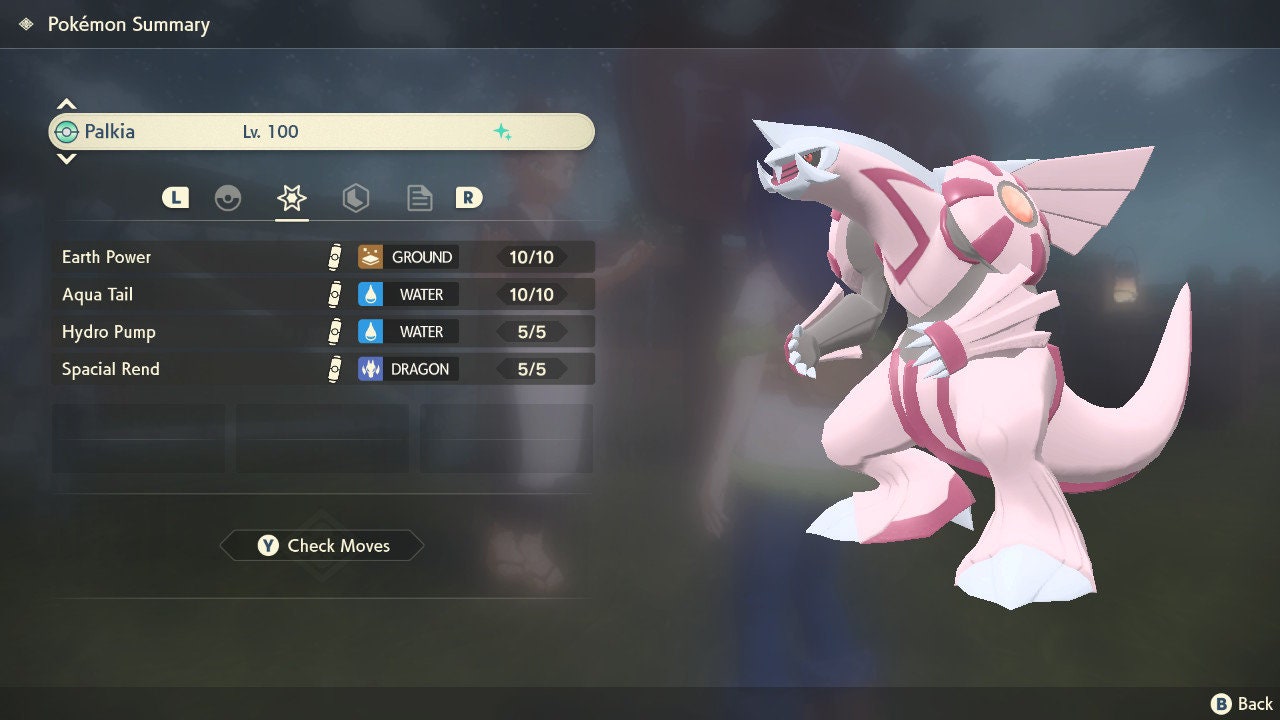
Task: Go Back from the summary screen
Action: [x=1243, y=704]
